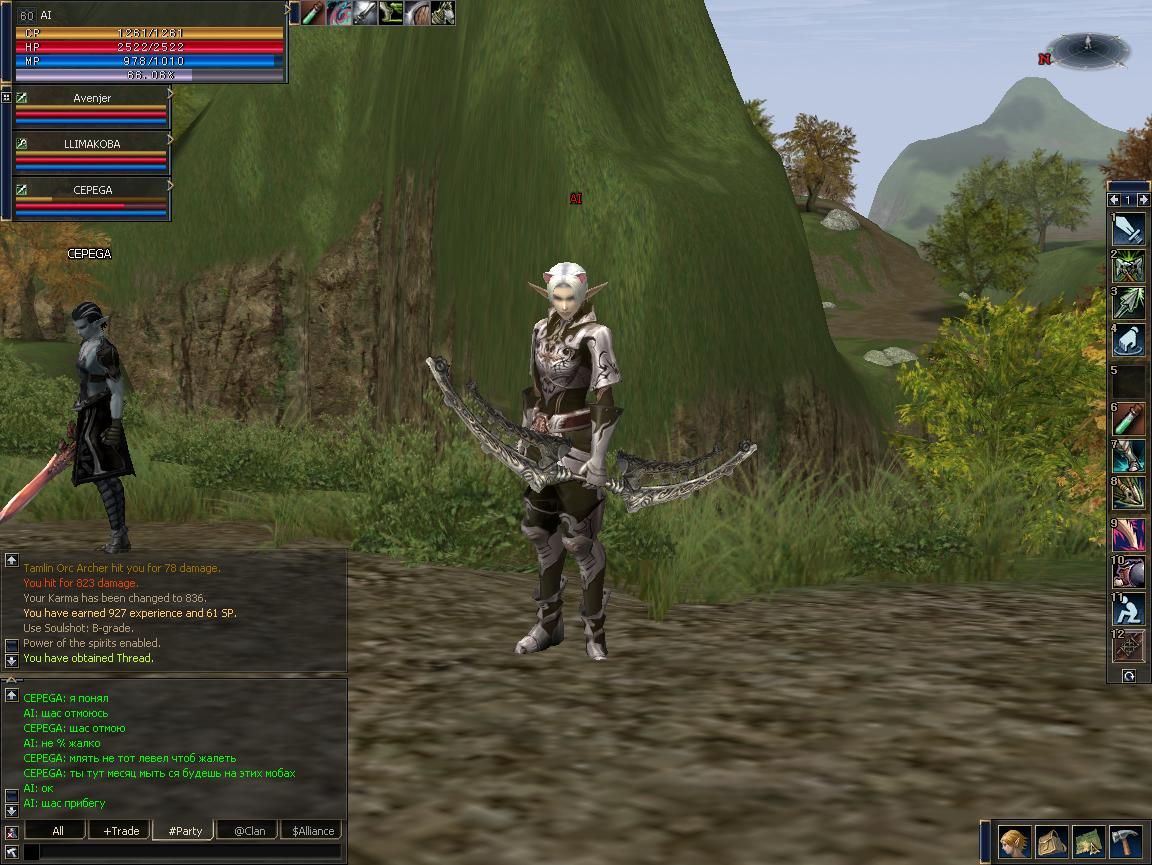Open the hammer system menu icon
Image resolution: width=1152 pixels, height=865 pixels.
pyautogui.click(x=1125, y=842)
